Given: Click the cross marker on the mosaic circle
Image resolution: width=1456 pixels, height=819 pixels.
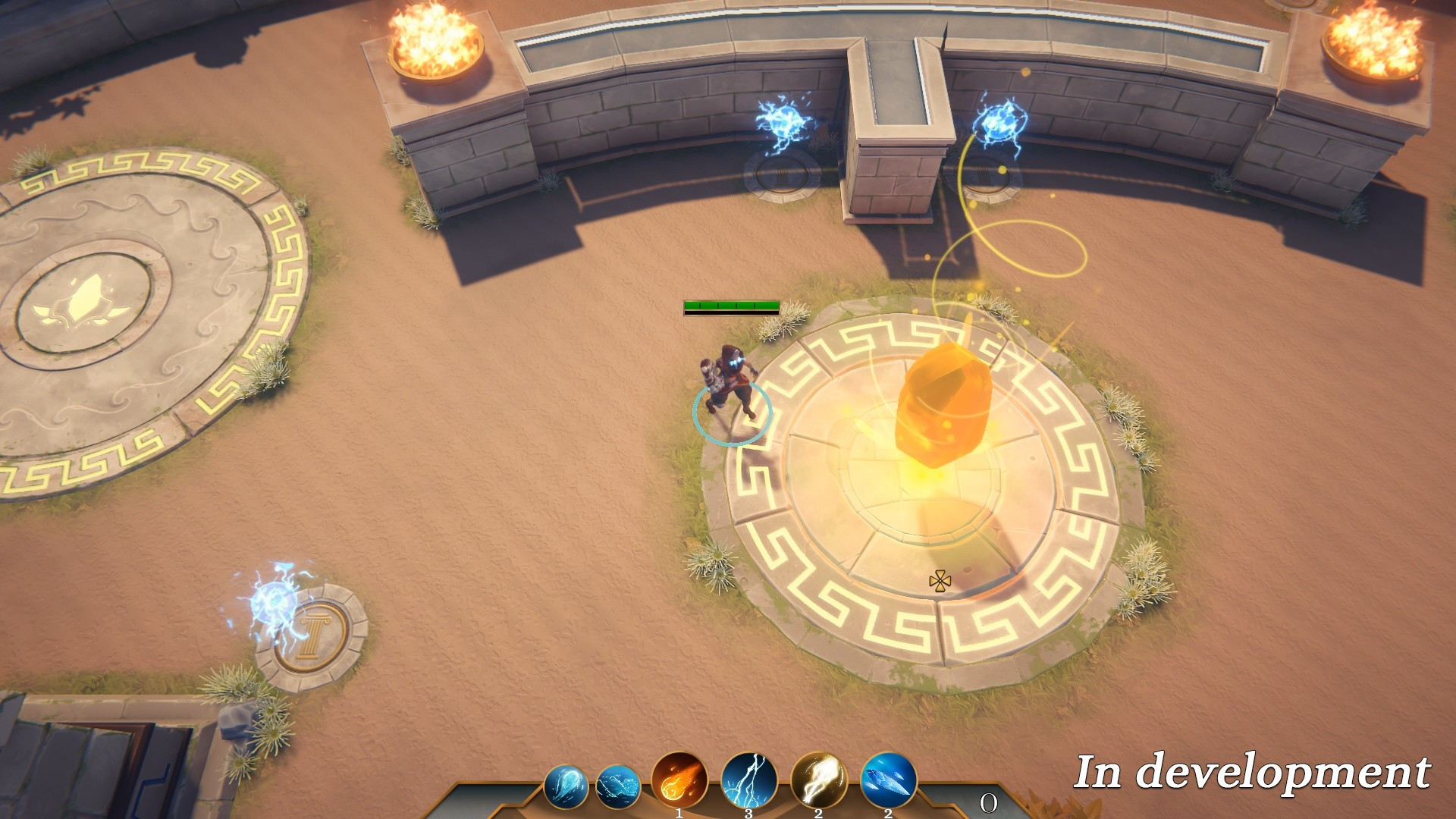Looking at the screenshot, I should click(940, 582).
